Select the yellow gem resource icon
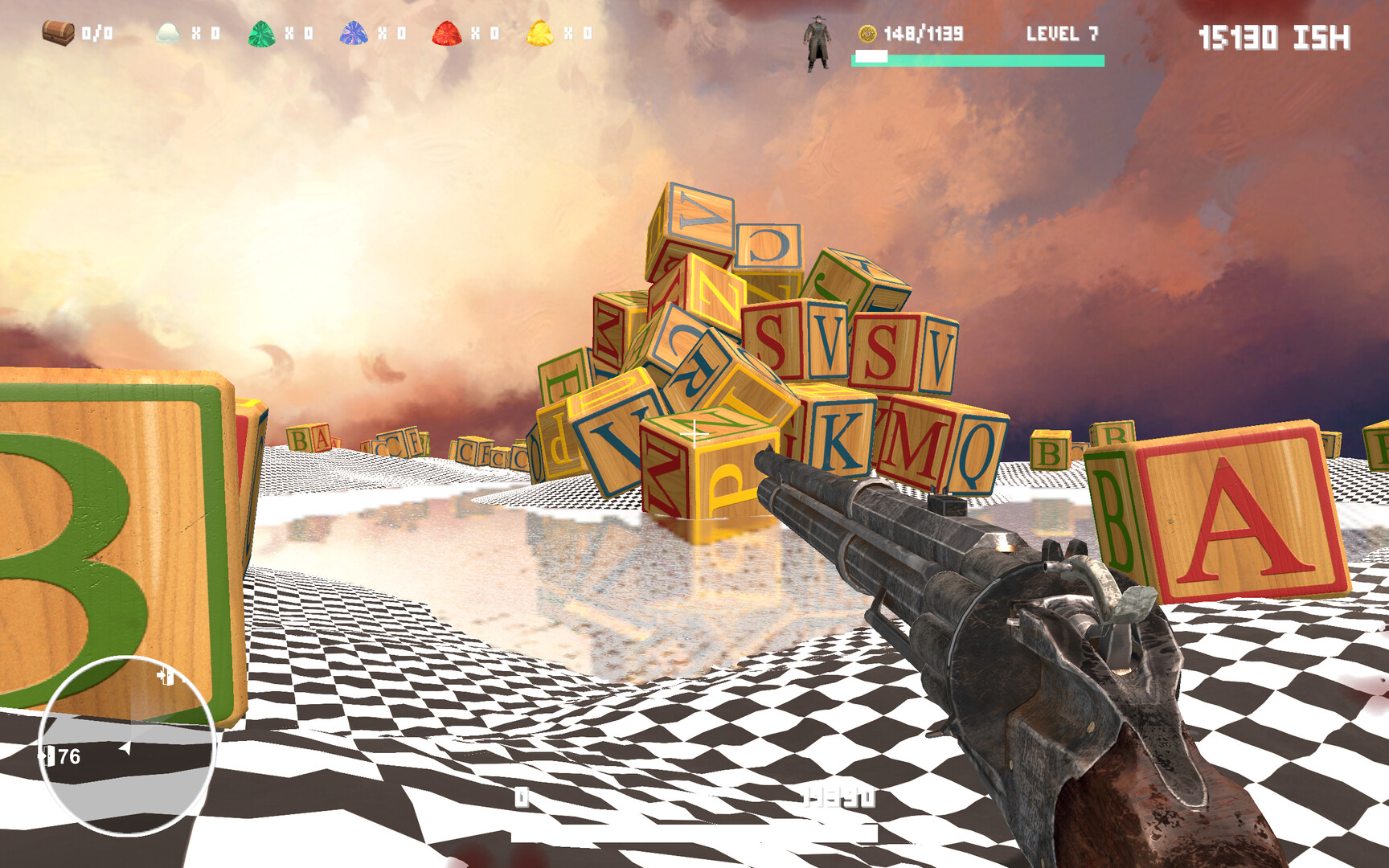This screenshot has width=1389, height=868. coord(539,33)
